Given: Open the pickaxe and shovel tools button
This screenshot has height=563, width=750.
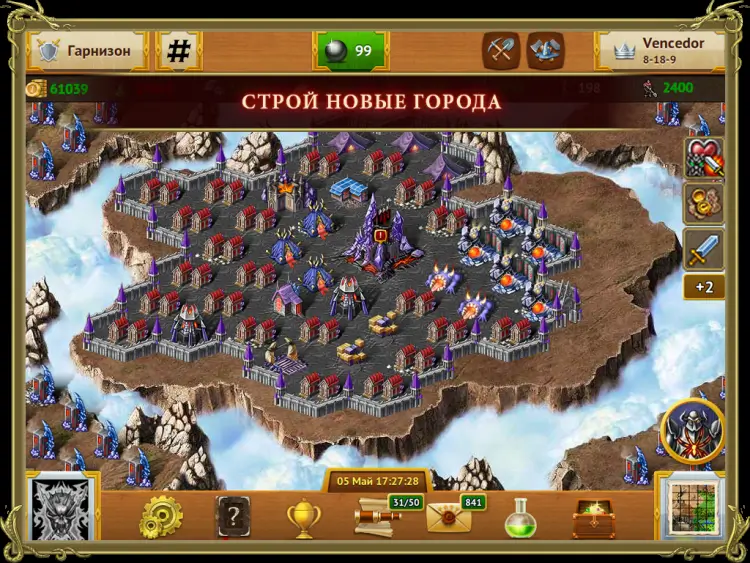Looking at the screenshot, I should click(x=500, y=50).
